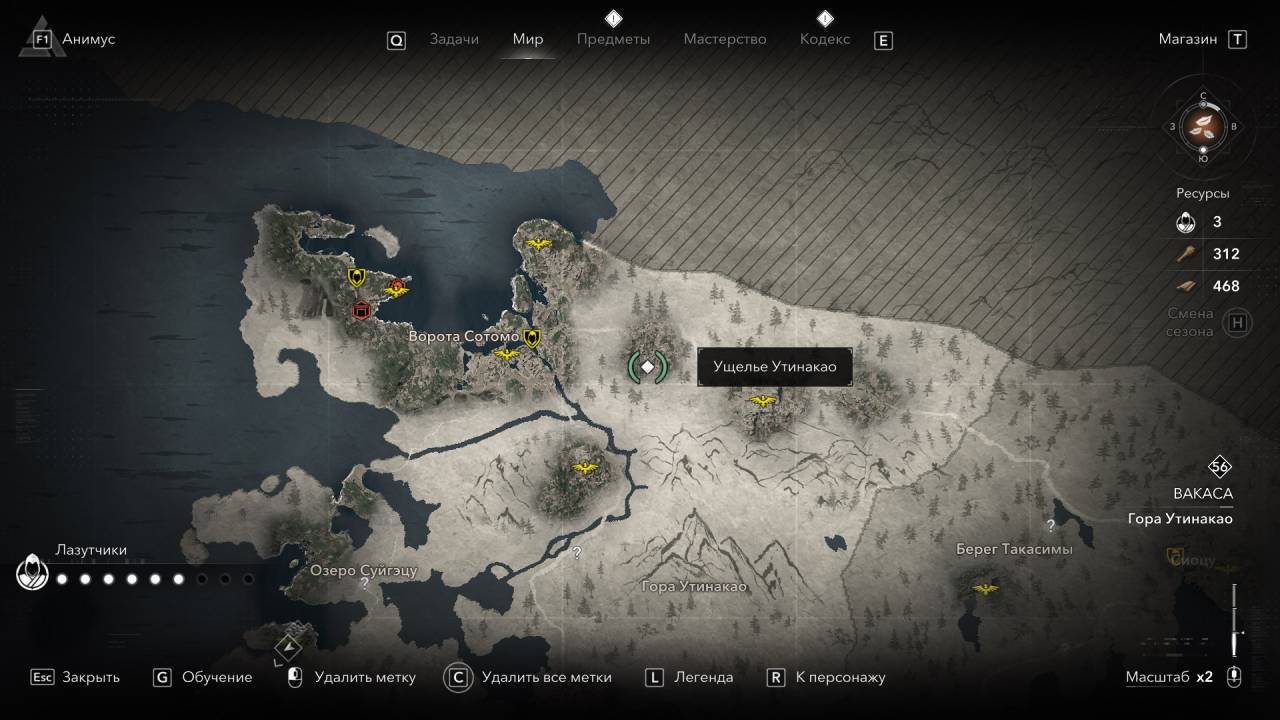The width and height of the screenshot is (1280, 720).
Task: Select Удалить все метки
Action: 546,677
